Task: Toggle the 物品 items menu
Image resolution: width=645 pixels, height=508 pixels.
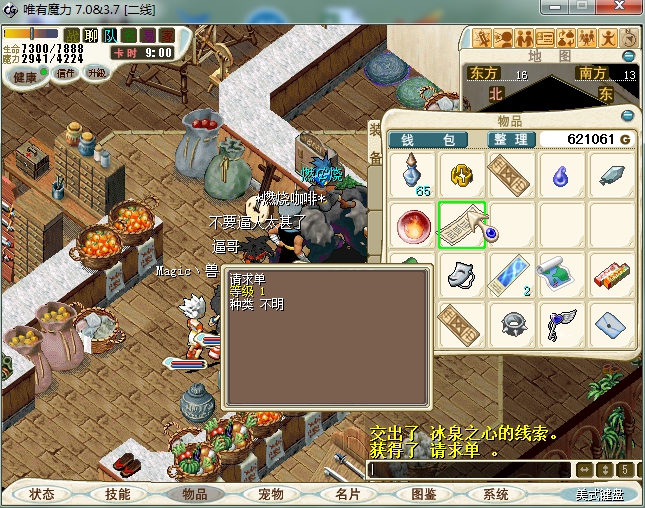Action: coord(194,494)
